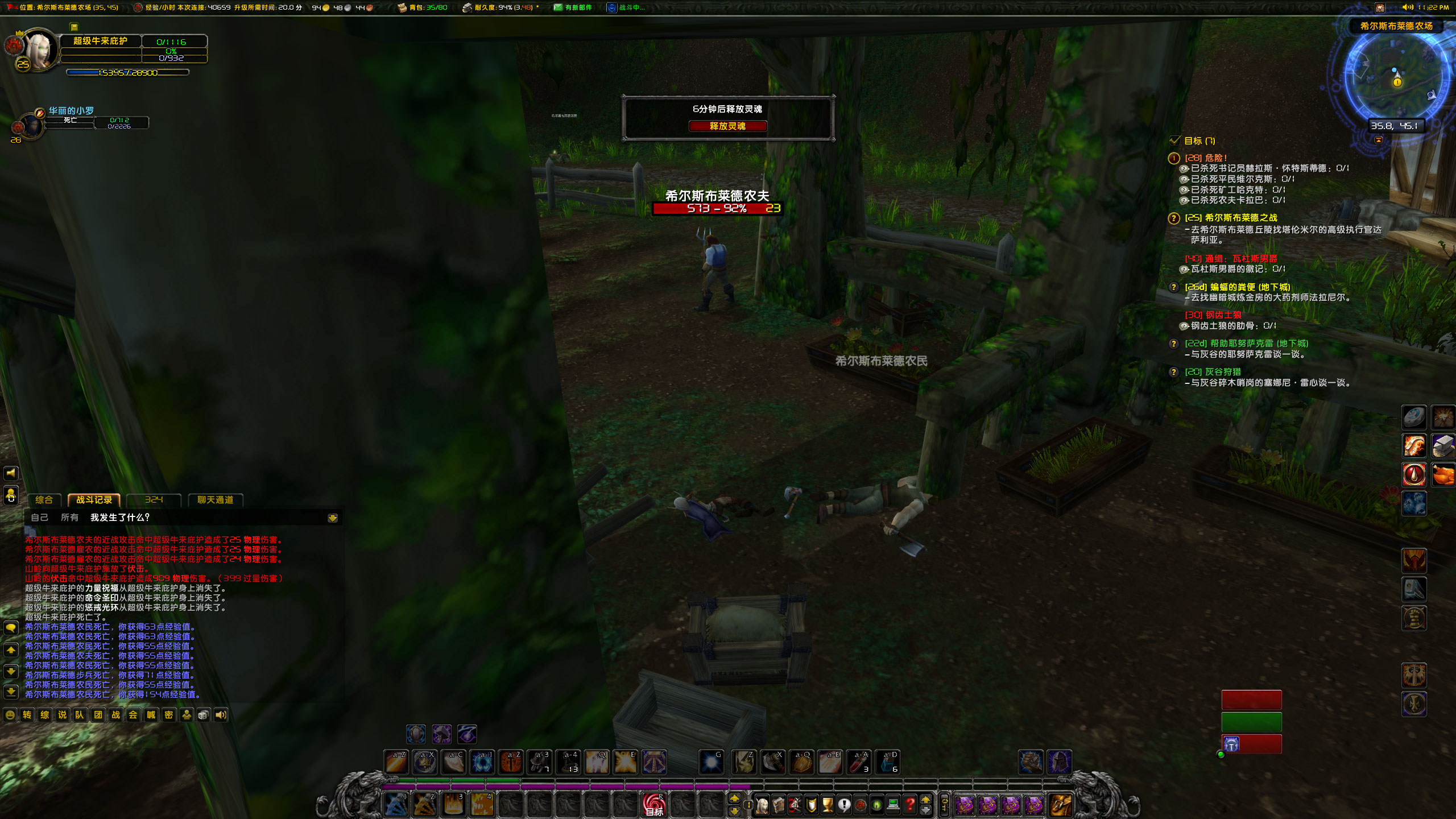Click the dice roll icon in chat bar

pyautogui.click(x=203, y=715)
